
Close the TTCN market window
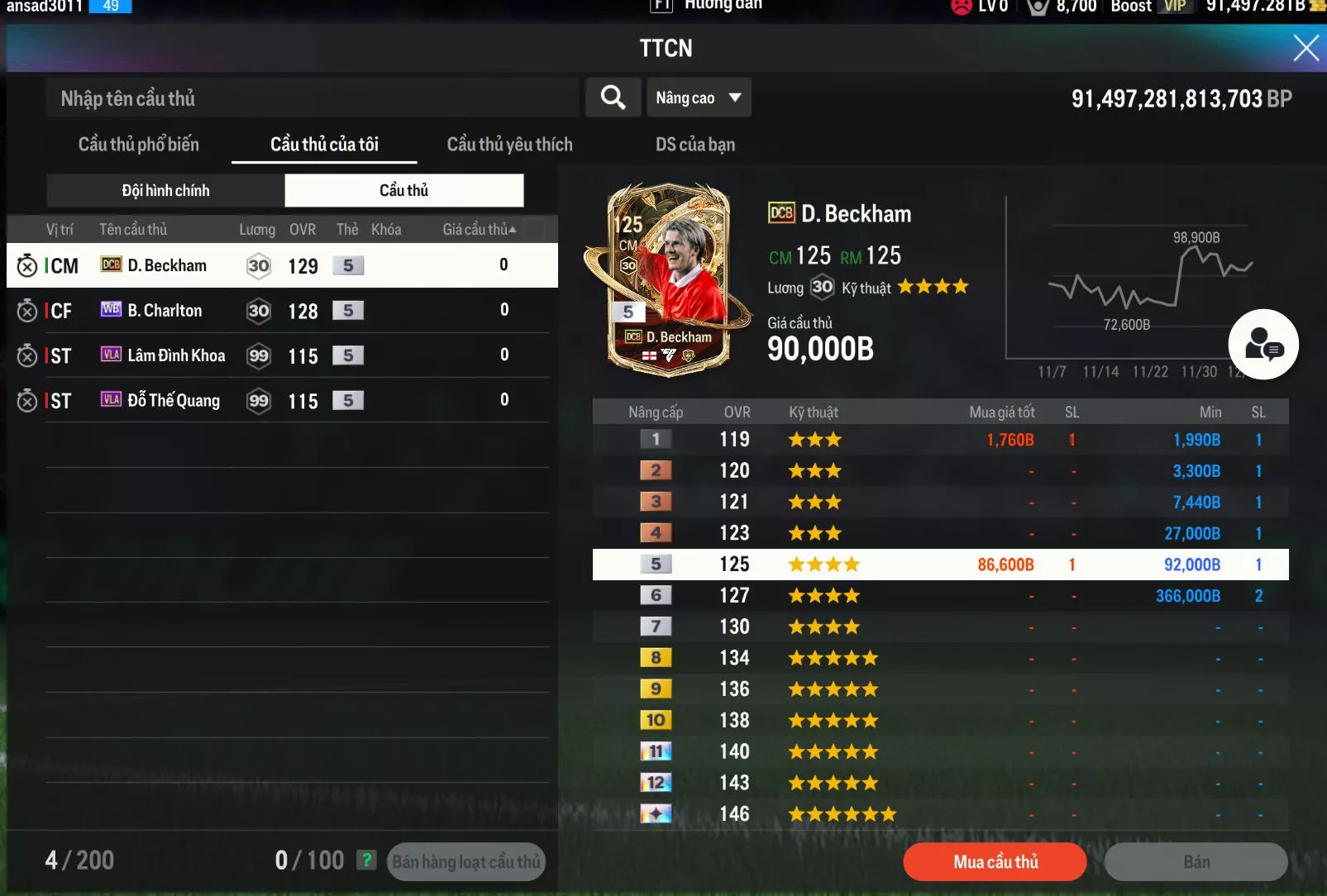(x=1306, y=48)
